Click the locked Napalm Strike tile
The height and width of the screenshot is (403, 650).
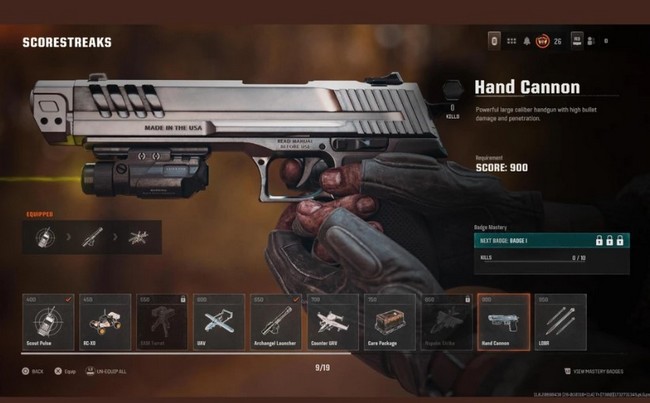446,320
